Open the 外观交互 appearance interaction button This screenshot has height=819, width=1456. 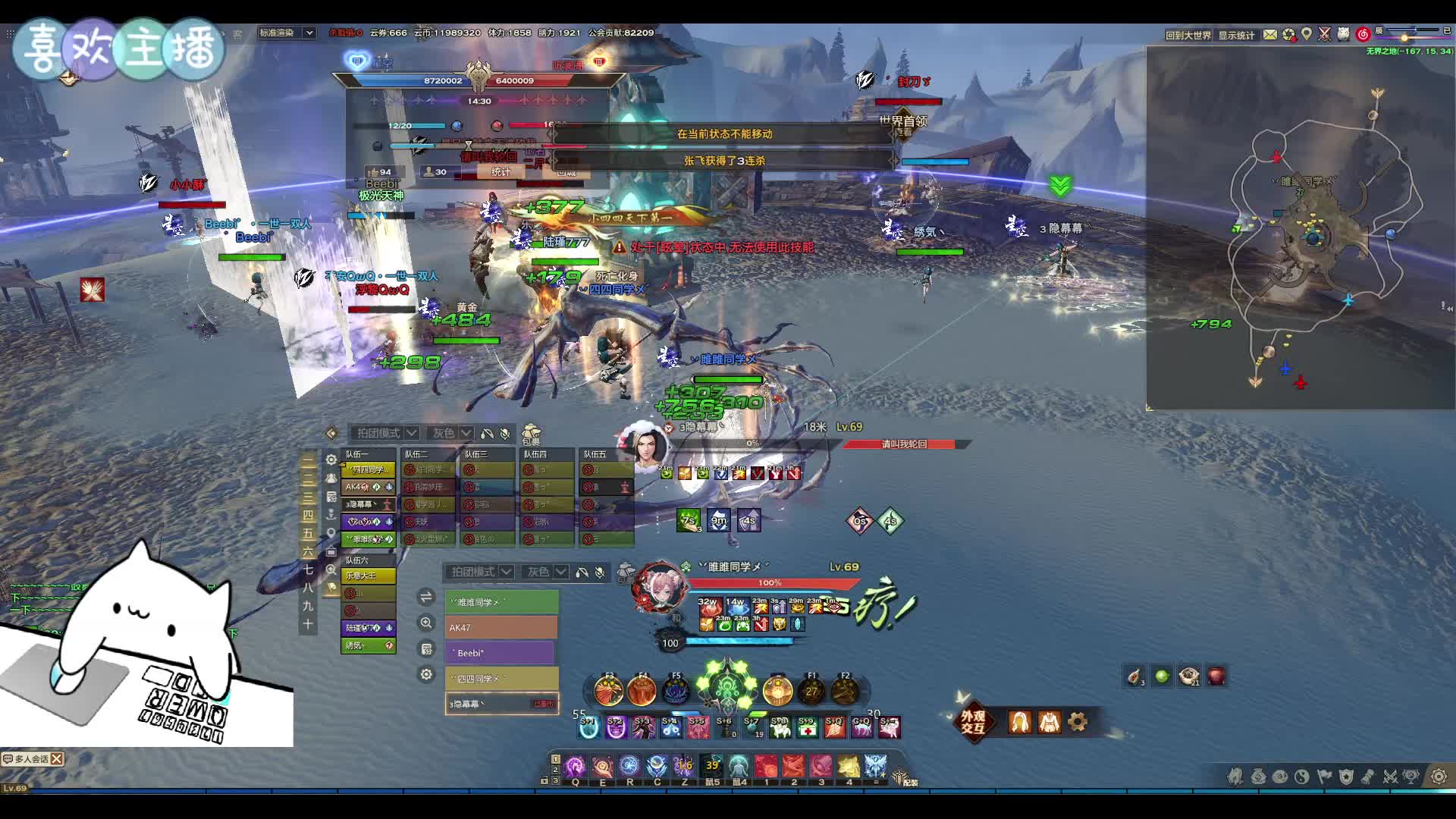[x=973, y=722]
